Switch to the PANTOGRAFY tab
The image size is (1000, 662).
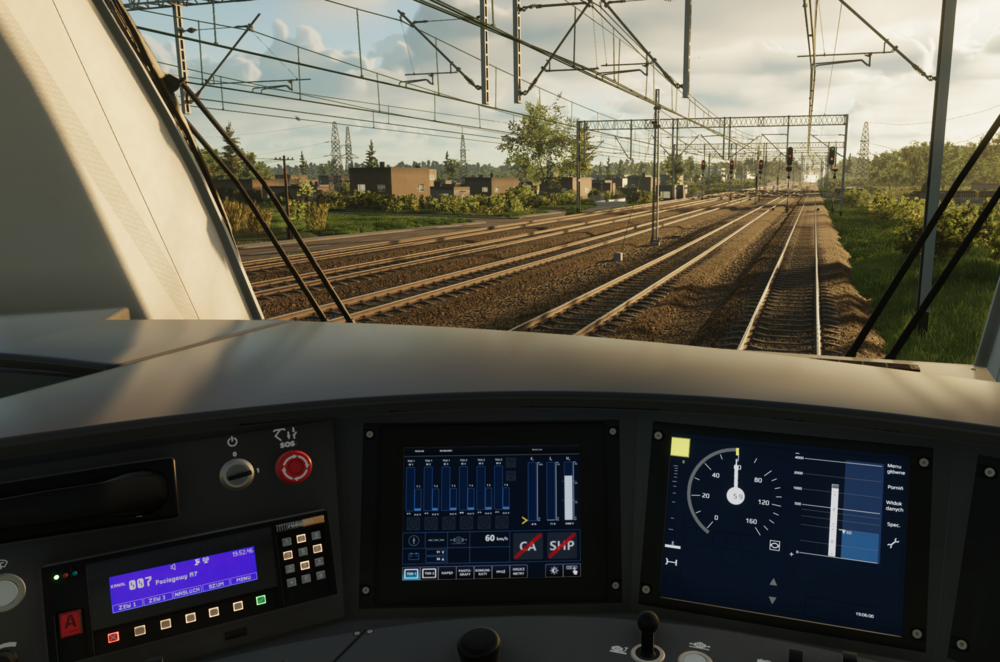(x=464, y=573)
